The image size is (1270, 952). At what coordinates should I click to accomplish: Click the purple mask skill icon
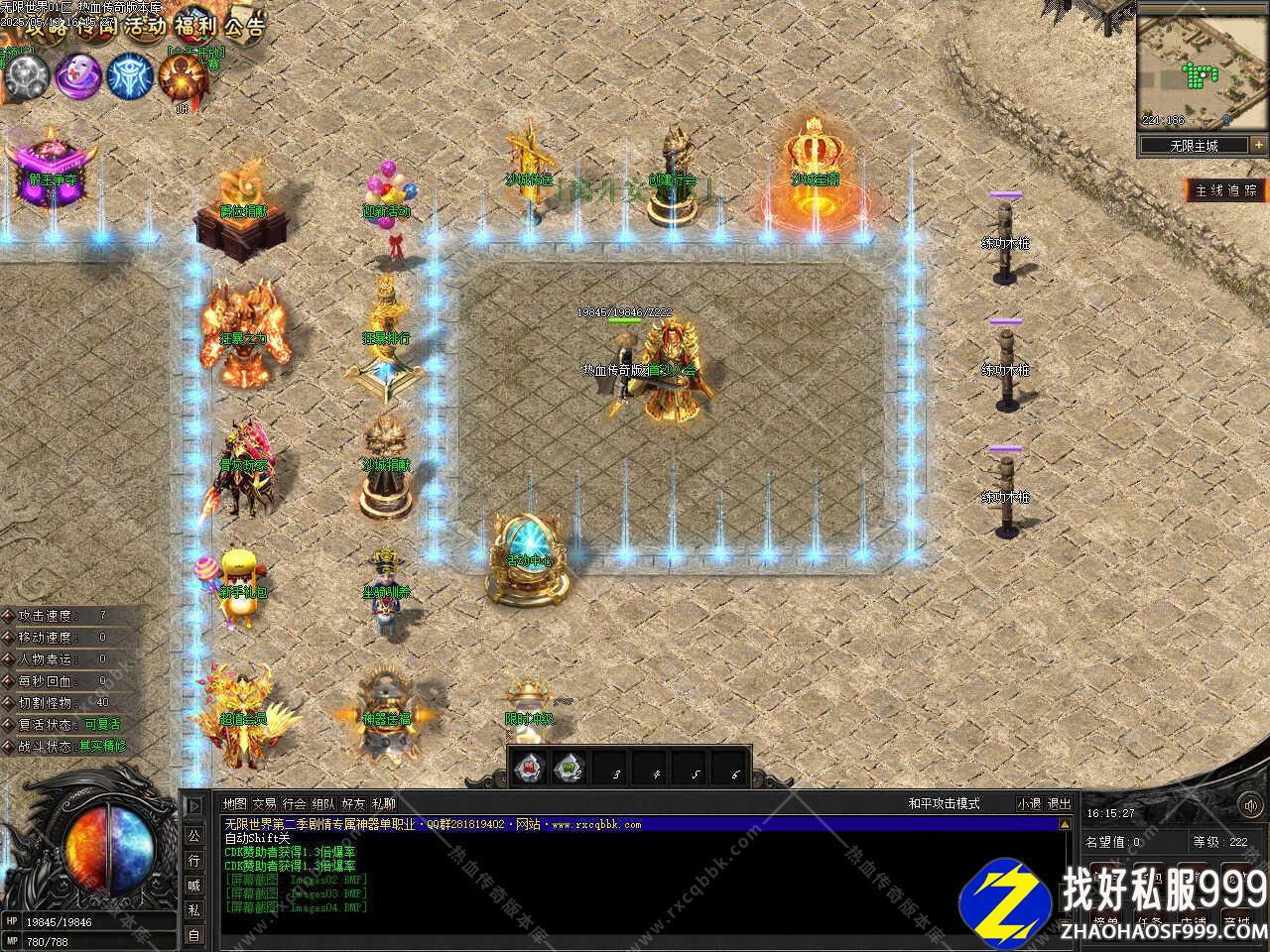click(77, 75)
